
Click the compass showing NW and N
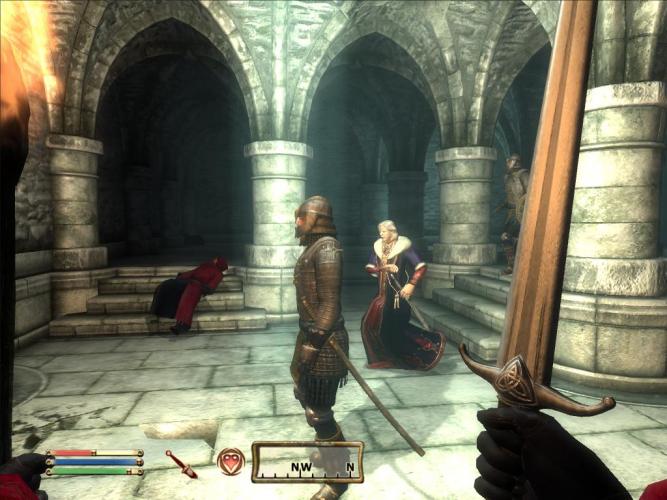(x=307, y=462)
